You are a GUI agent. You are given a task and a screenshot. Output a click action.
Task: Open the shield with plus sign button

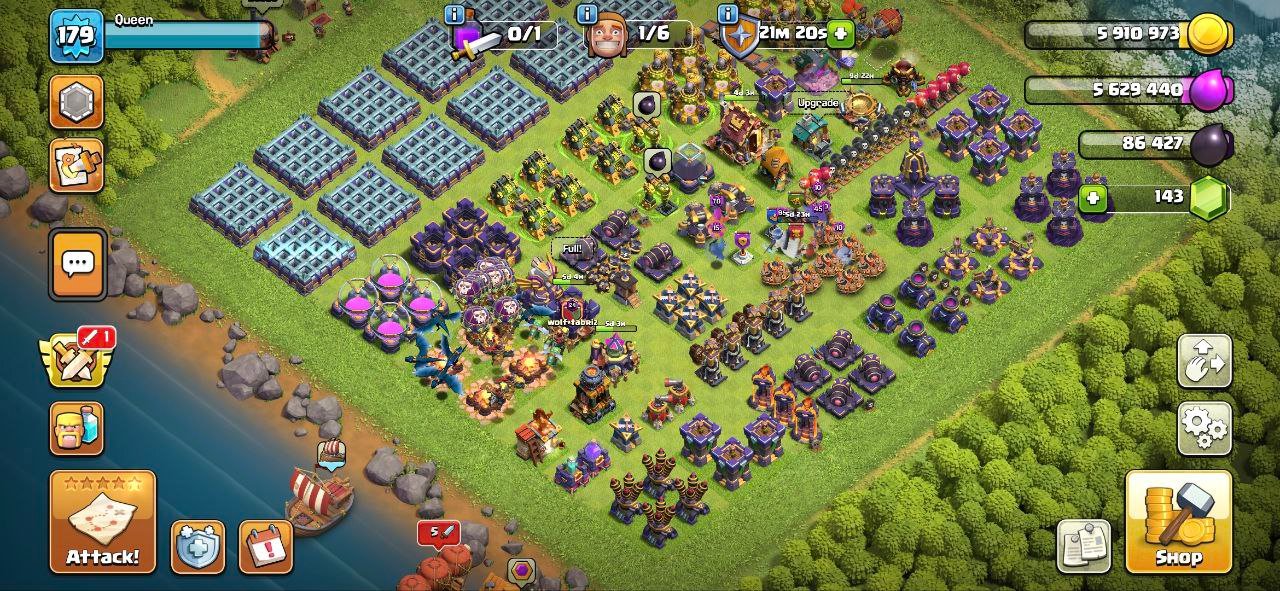click(x=197, y=547)
